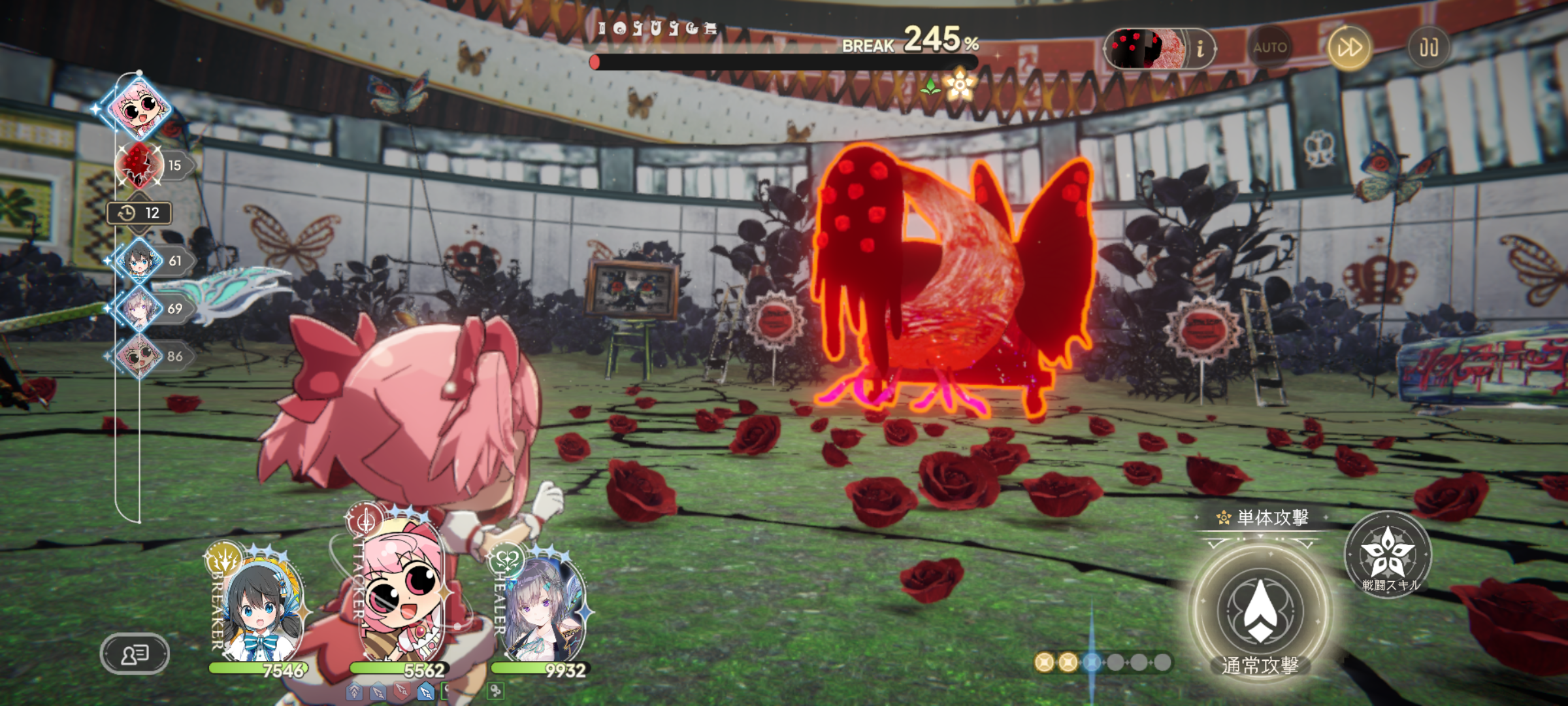Open the enemy info panel

coord(1200,48)
